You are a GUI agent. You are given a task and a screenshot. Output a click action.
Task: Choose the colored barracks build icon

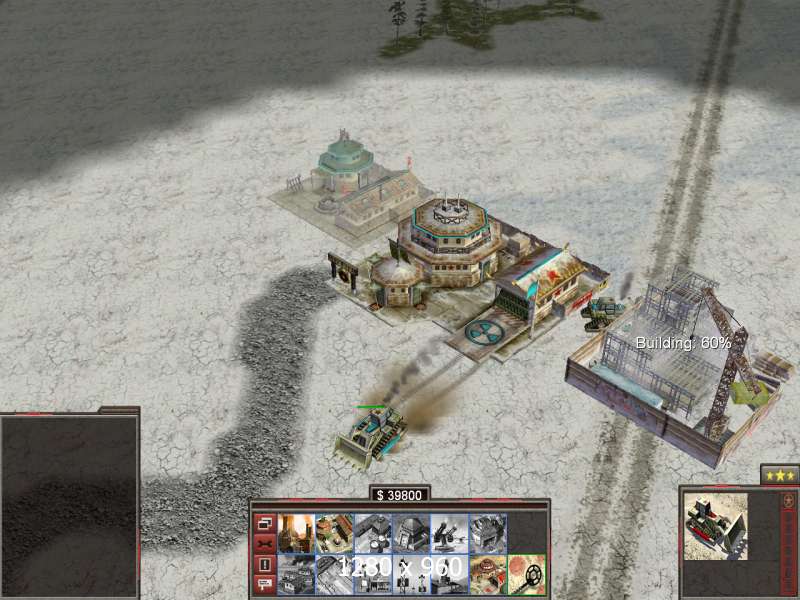point(334,533)
